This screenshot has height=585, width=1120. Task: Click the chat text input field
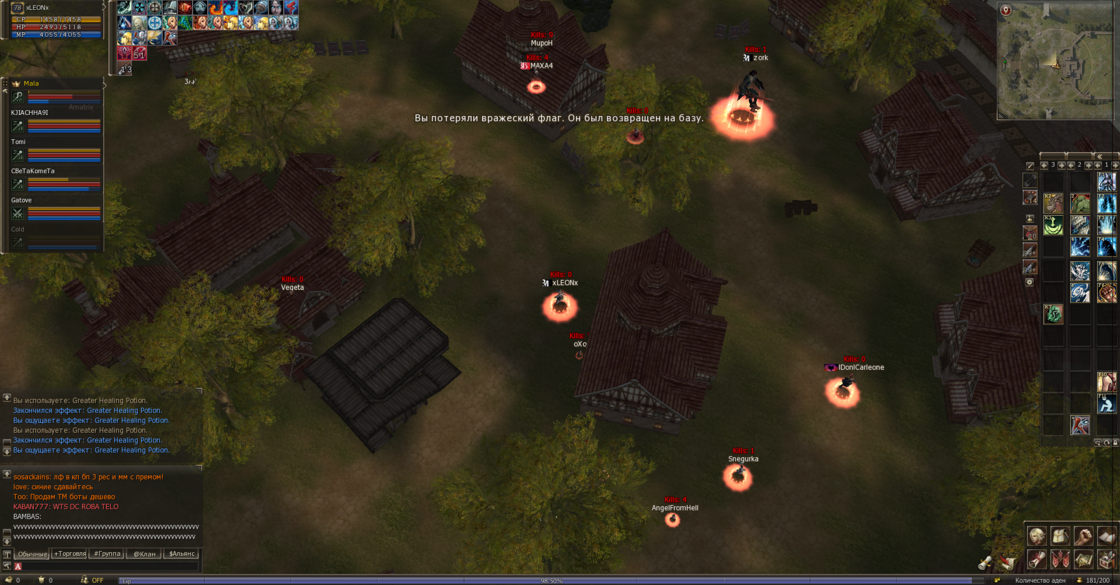coord(110,566)
